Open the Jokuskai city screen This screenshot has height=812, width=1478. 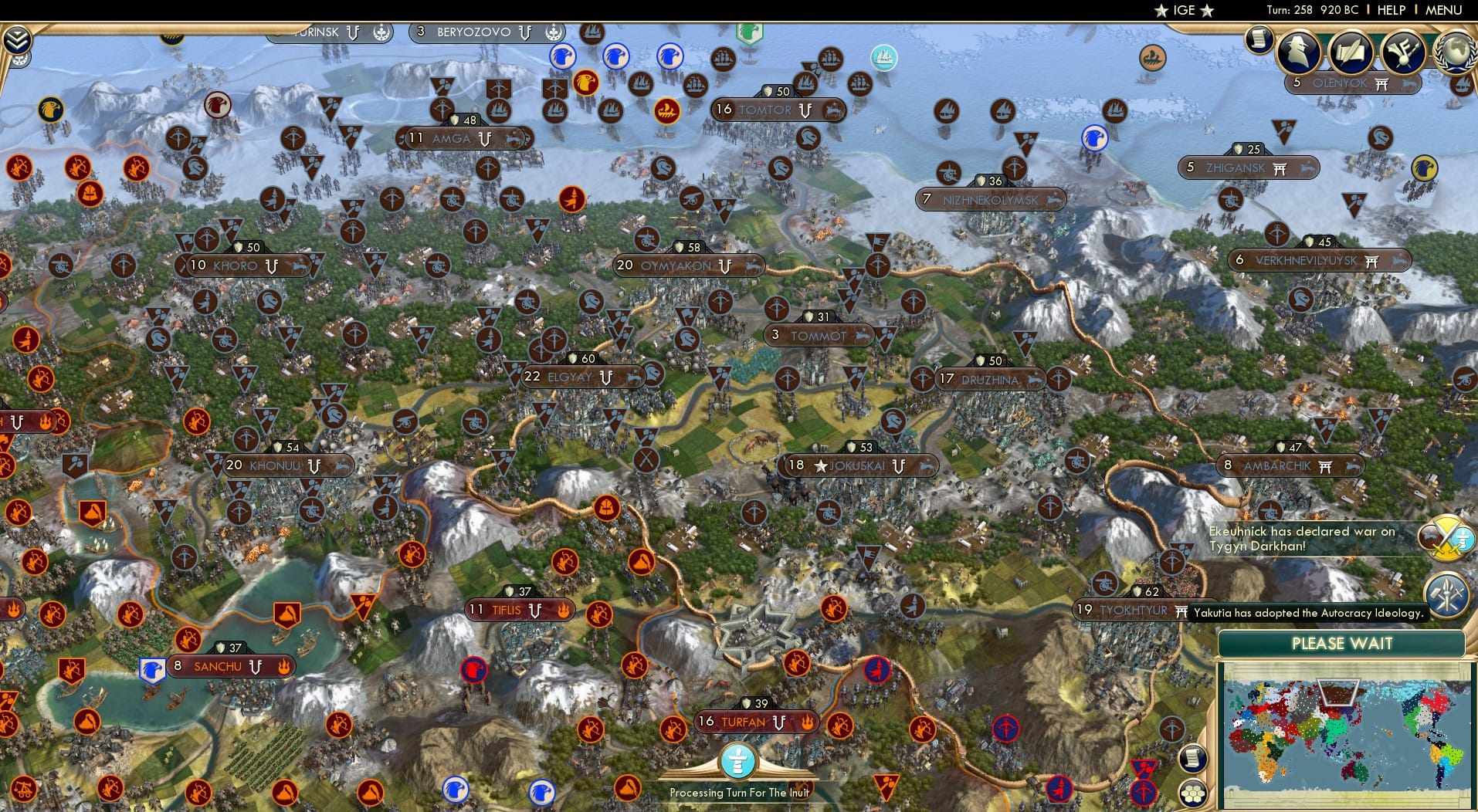click(858, 465)
